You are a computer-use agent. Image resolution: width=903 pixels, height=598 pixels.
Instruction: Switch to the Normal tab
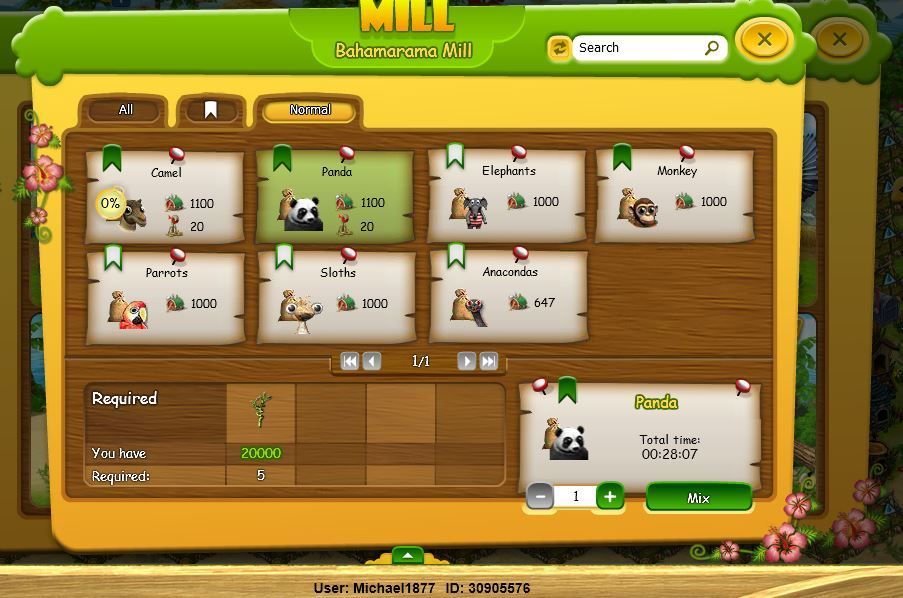coord(309,110)
